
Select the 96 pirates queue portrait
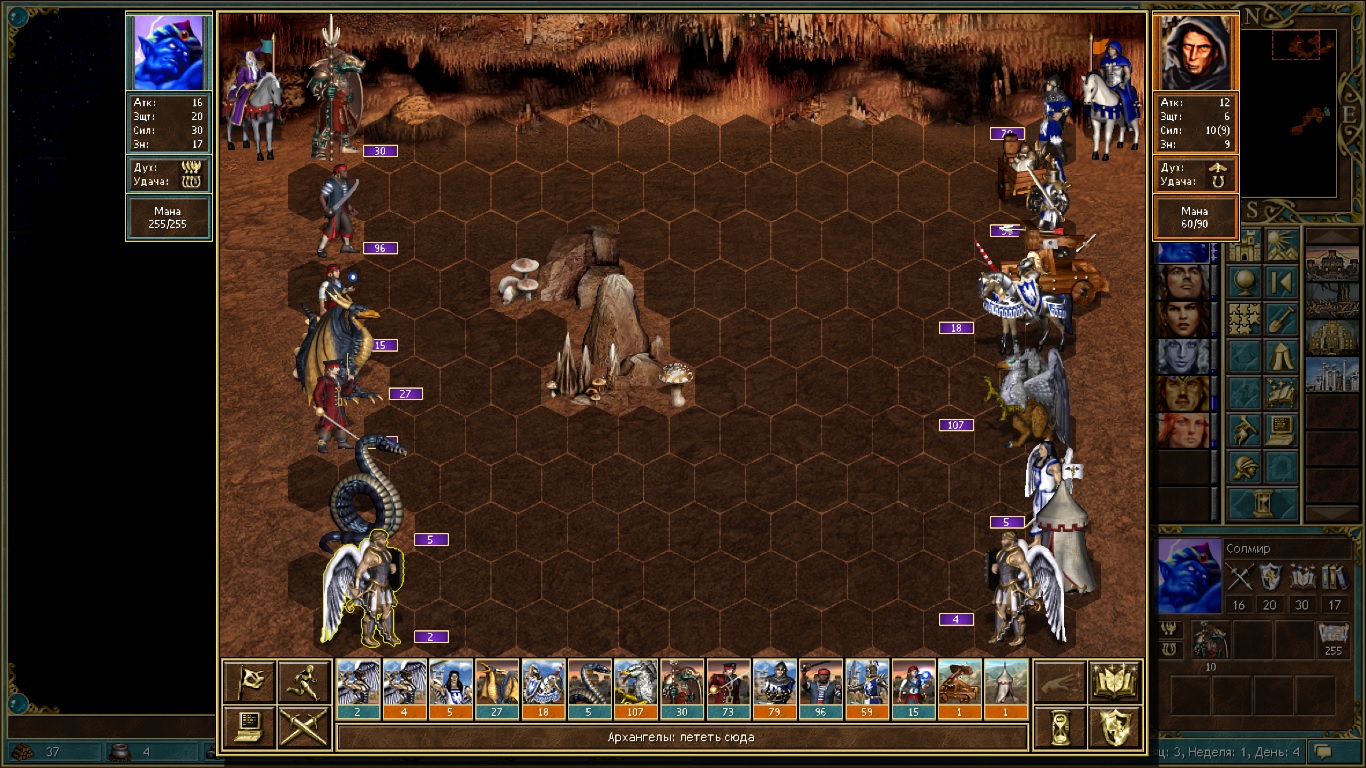(820, 689)
